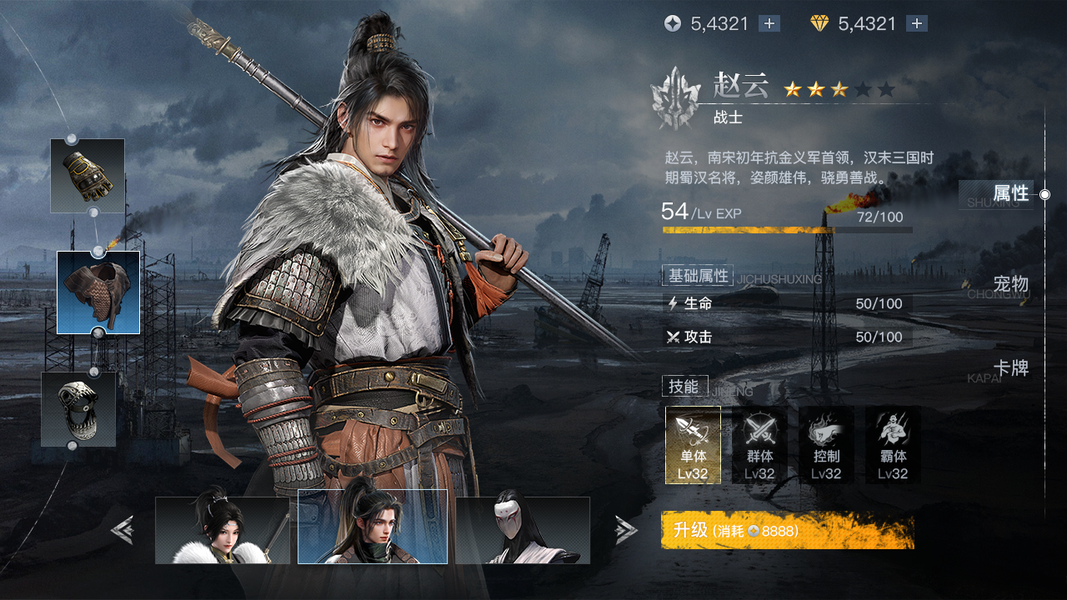The image size is (1067, 600).
Task: Choose the 霸体 skill icon
Action: [893, 445]
